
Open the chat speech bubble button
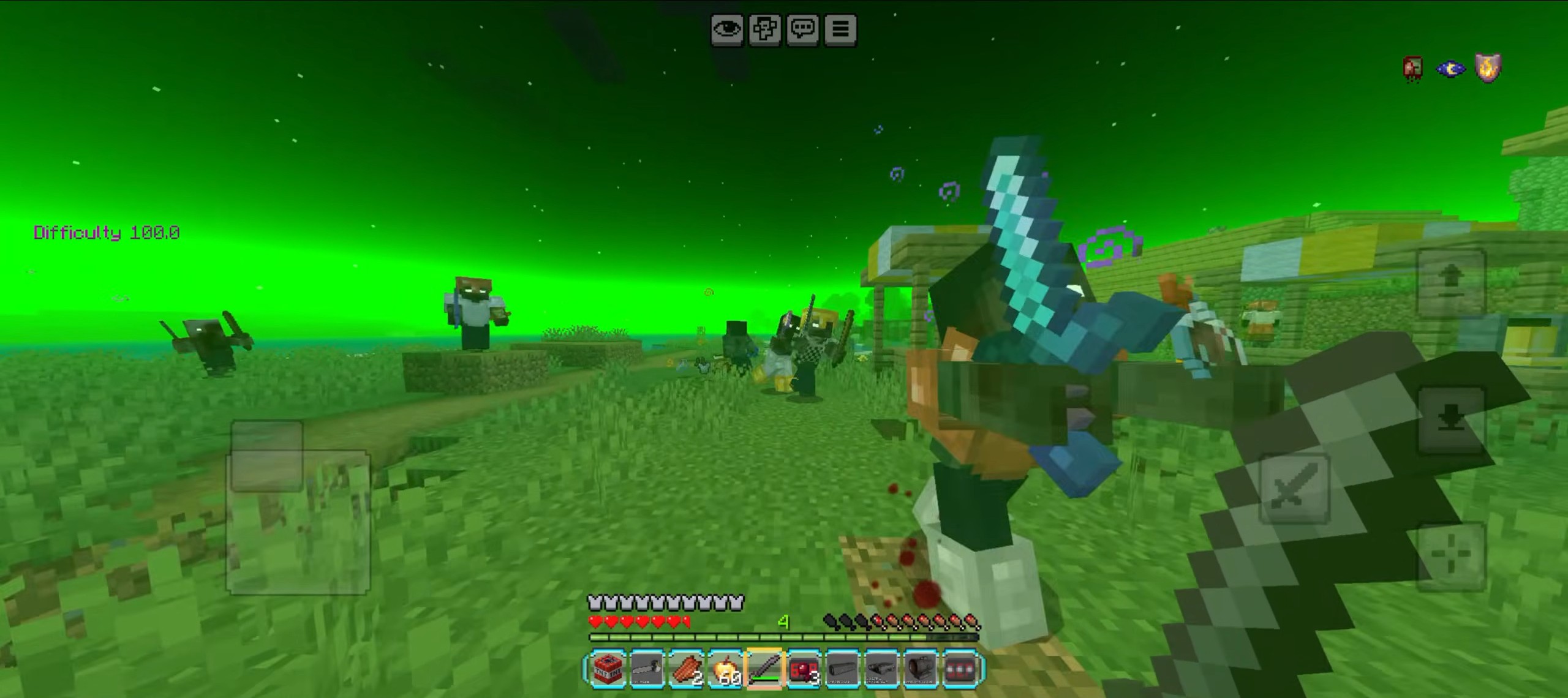tap(803, 29)
